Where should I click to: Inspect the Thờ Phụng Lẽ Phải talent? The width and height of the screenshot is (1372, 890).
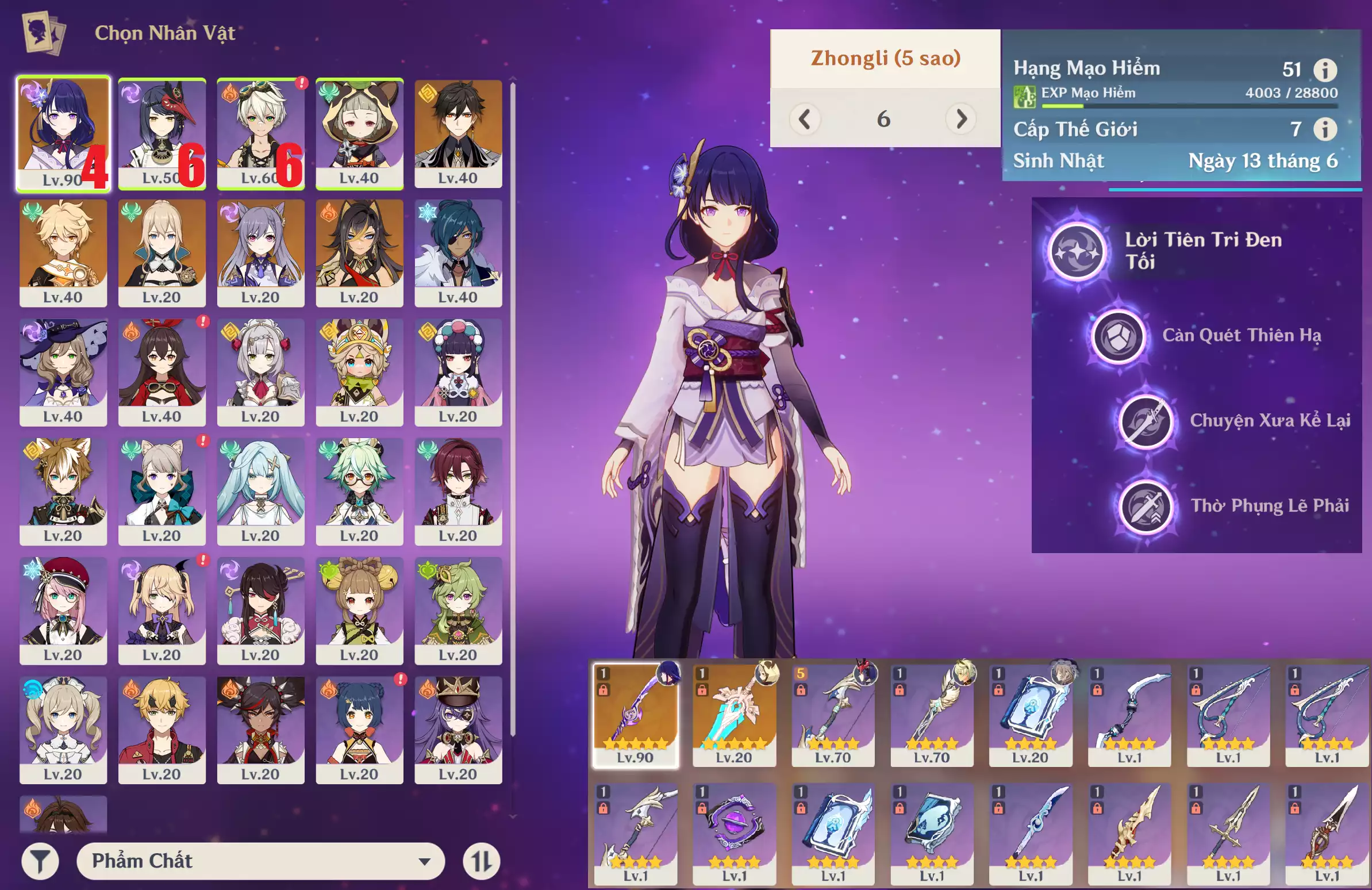pos(1146,507)
